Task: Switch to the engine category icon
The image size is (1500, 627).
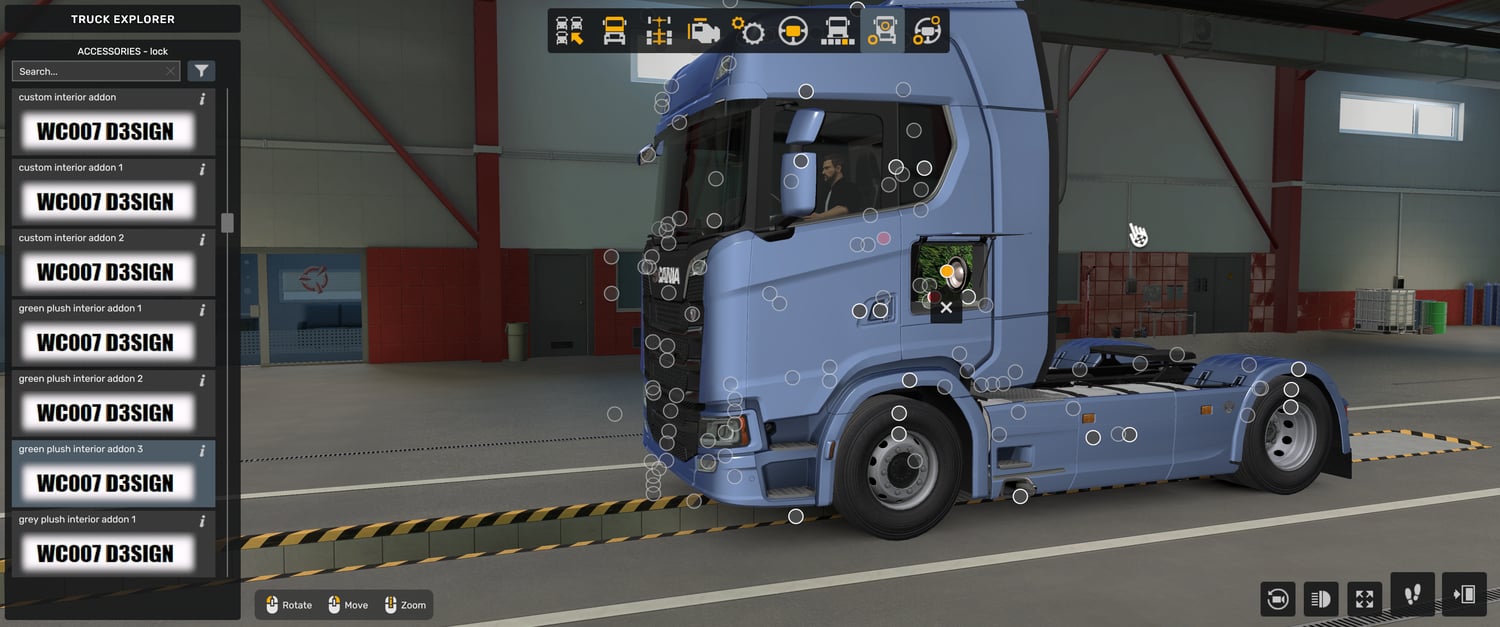Action: pos(703,32)
